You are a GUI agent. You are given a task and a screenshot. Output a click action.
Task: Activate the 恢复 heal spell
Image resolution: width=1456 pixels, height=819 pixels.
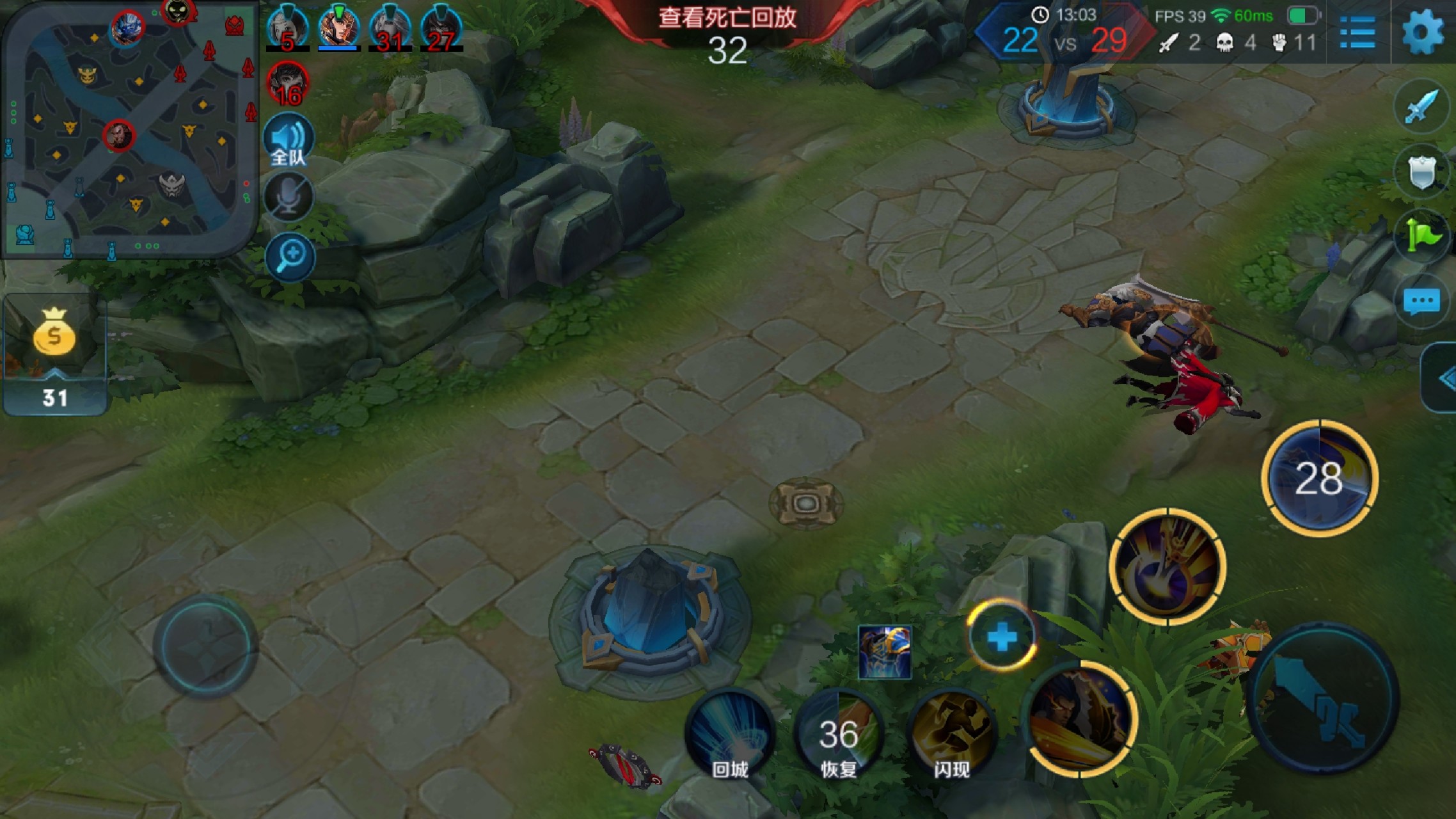[x=838, y=734]
